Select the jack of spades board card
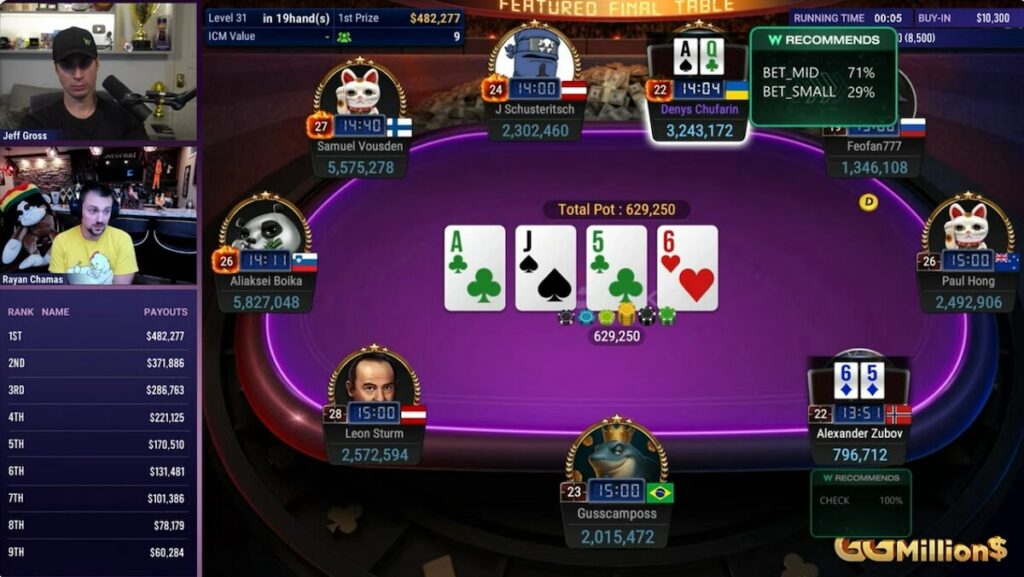 [x=545, y=267]
